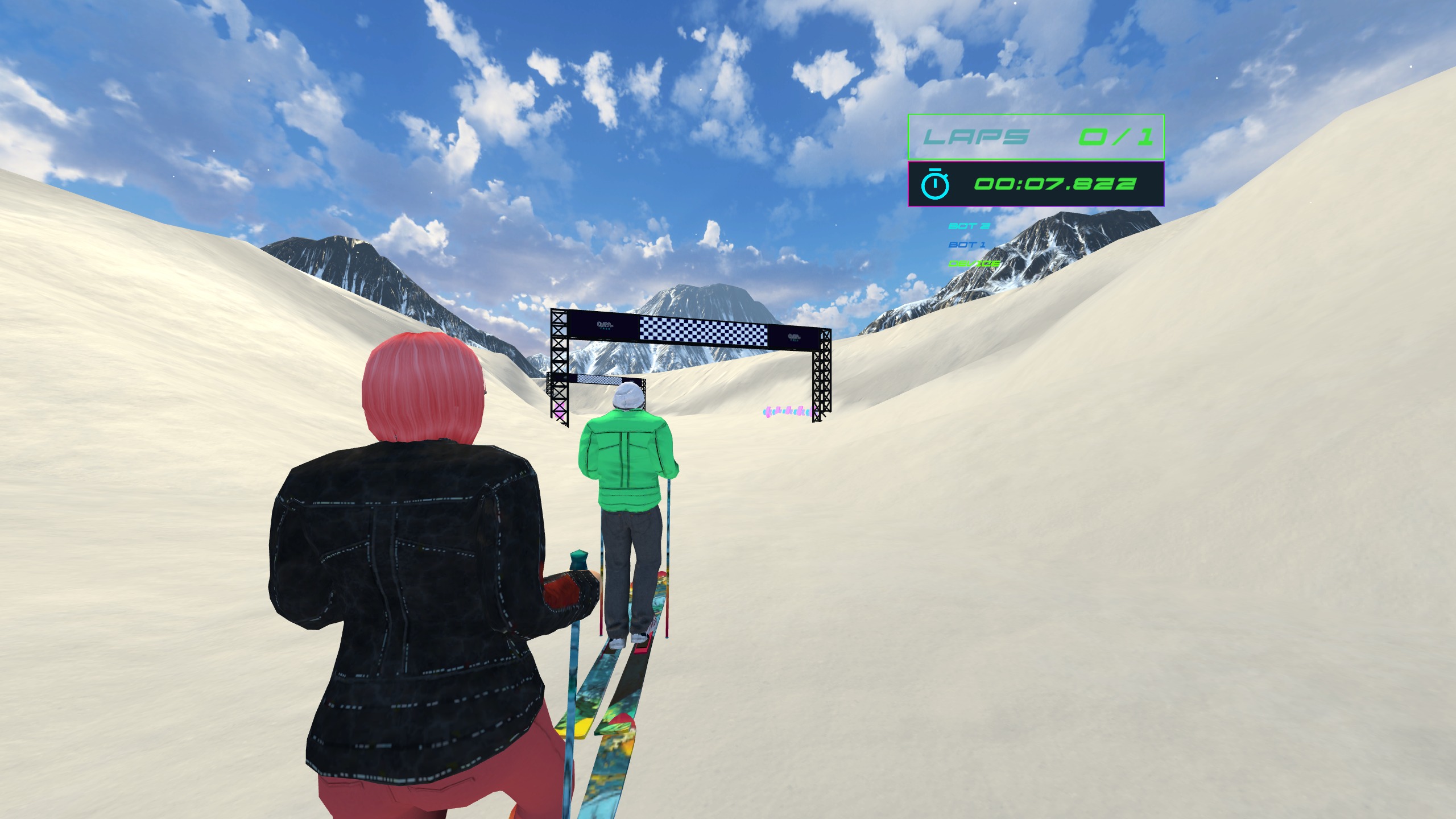Select BOT 1 in the race standings
The width and height of the screenshot is (1456, 819).
967,245
